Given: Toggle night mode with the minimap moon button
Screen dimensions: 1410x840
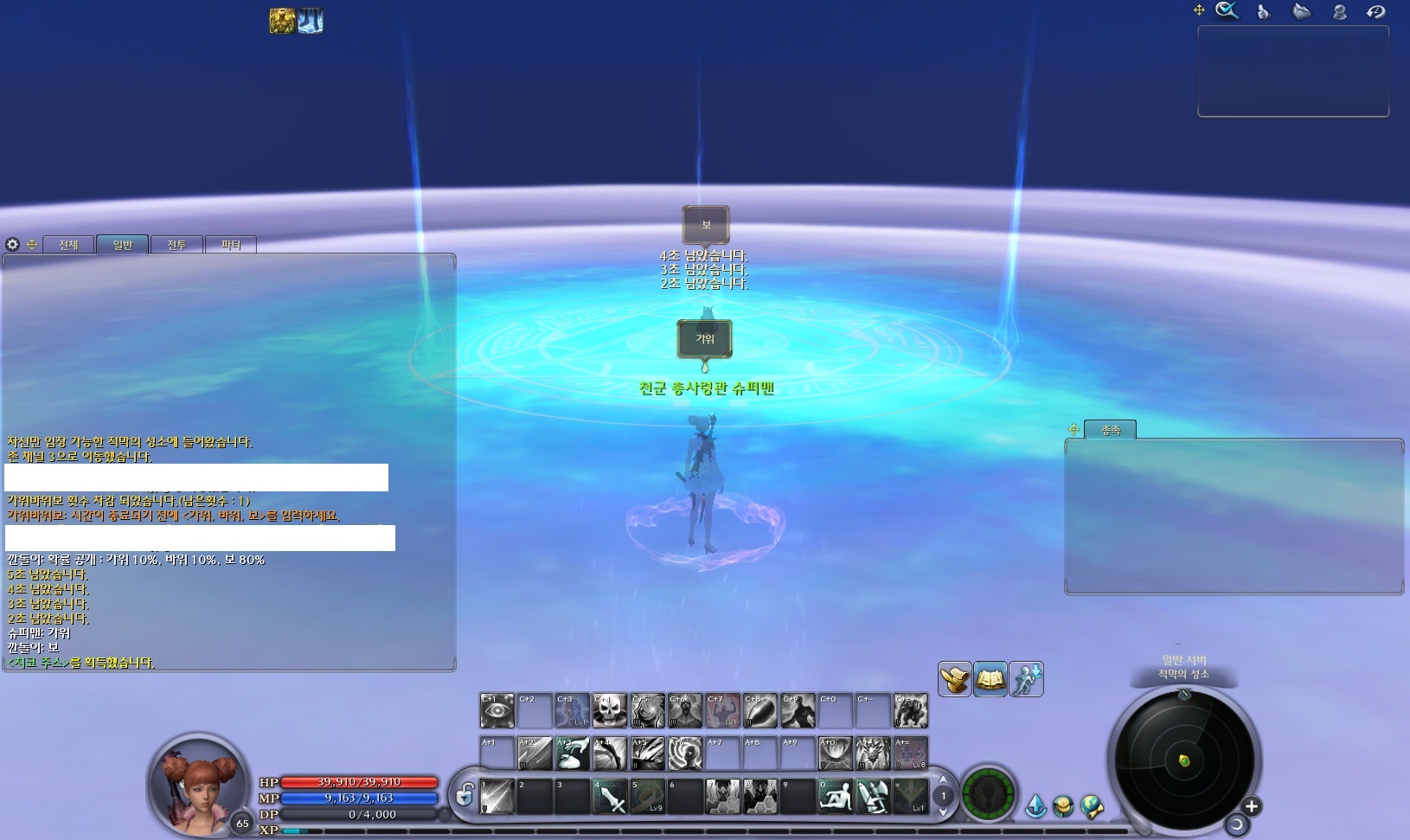Looking at the screenshot, I should 1239,825.
